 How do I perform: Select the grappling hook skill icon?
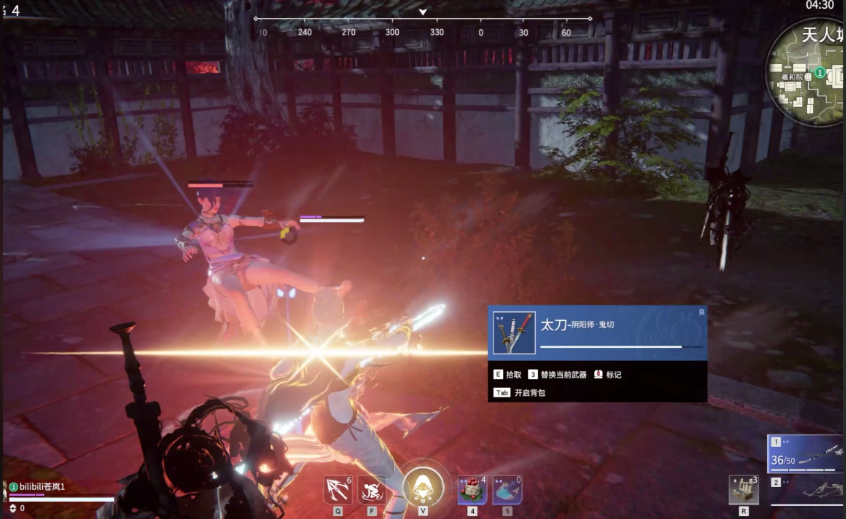tap(338, 491)
